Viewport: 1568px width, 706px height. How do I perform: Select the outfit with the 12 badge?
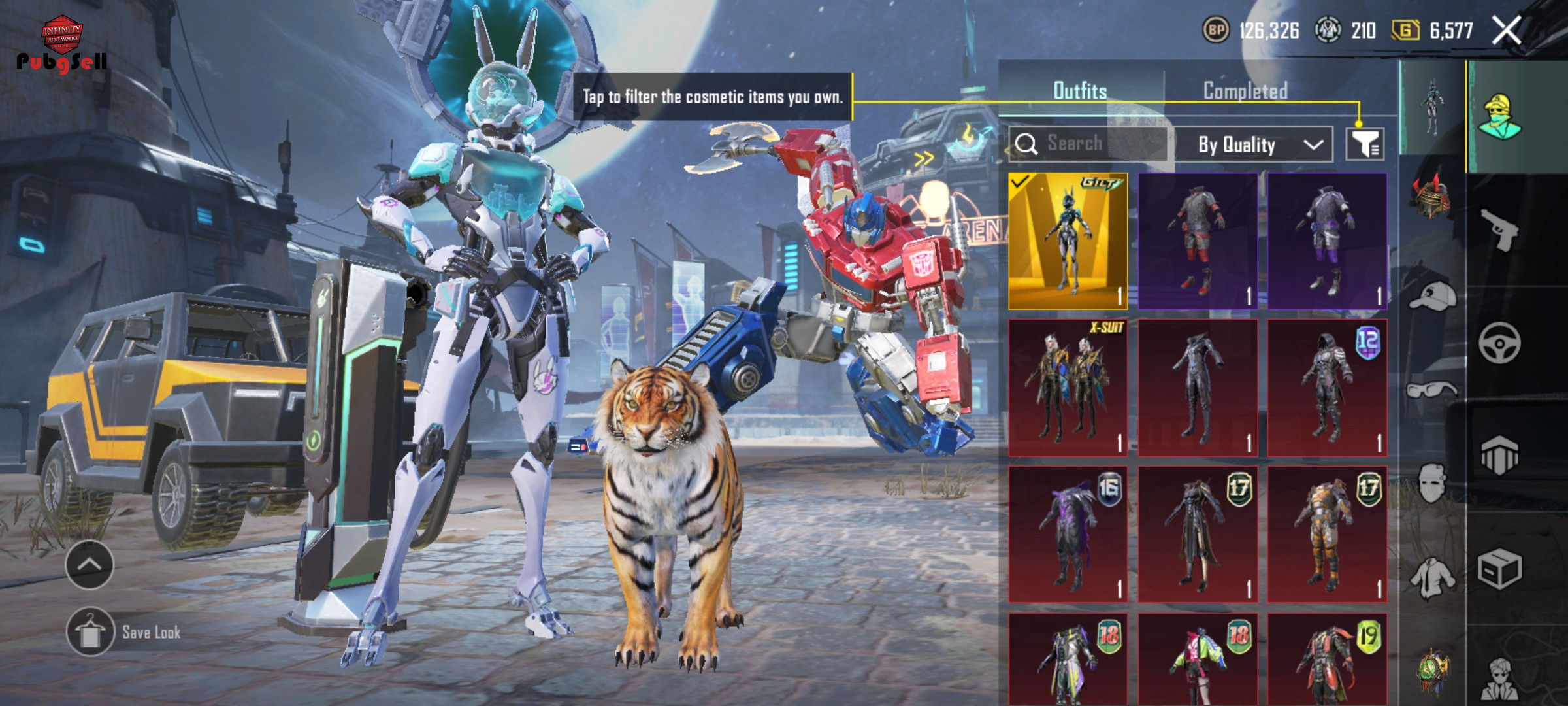[x=1327, y=388]
